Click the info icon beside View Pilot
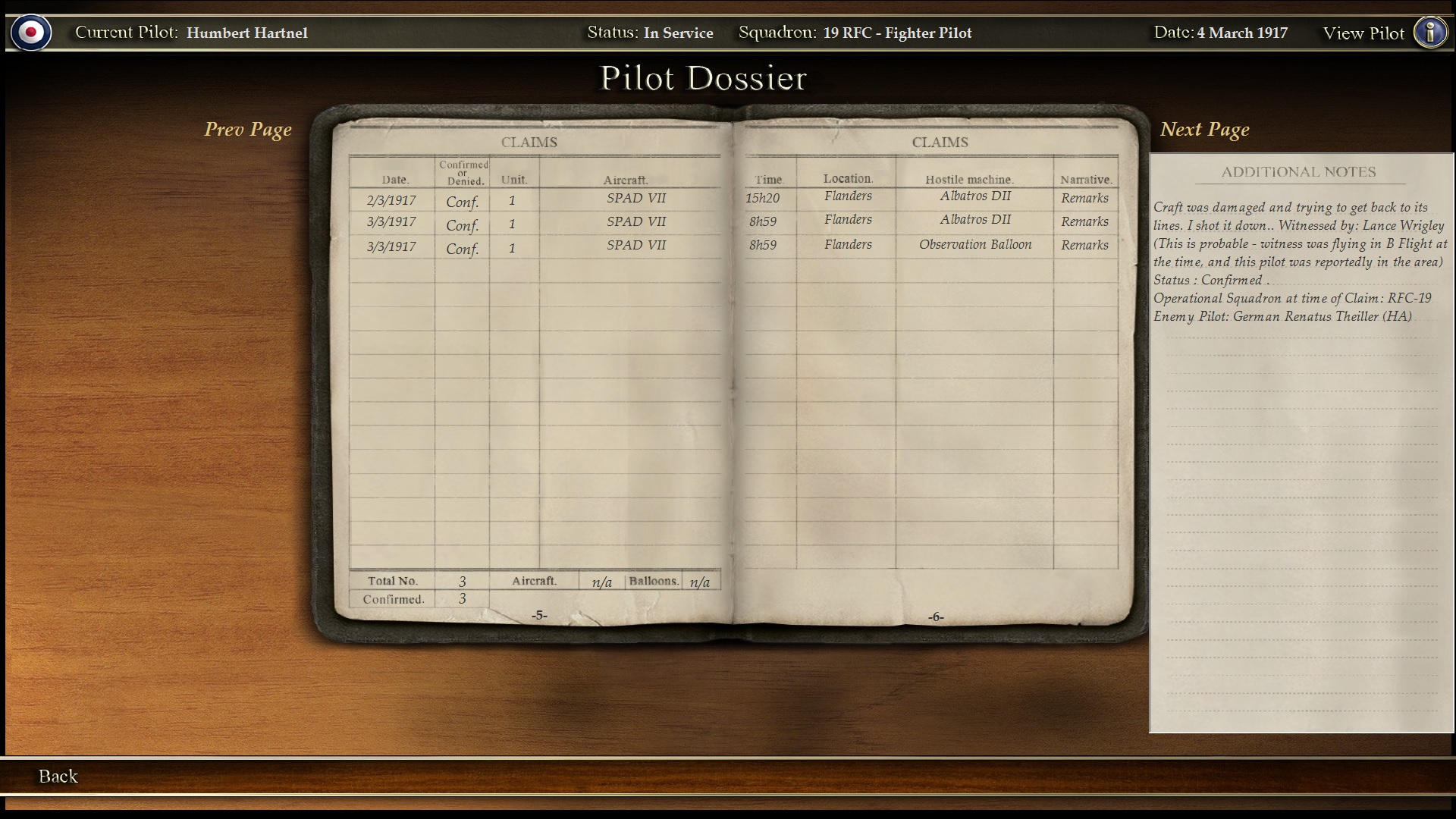The height and width of the screenshot is (819, 1456). tap(1430, 33)
